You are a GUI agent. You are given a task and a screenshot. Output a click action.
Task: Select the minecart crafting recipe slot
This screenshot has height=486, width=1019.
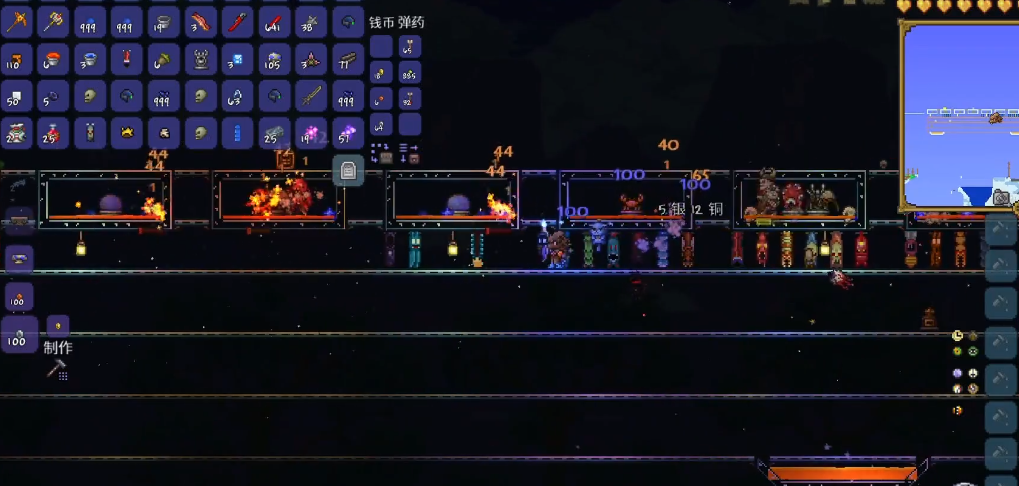pyautogui.click(x=18, y=220)
